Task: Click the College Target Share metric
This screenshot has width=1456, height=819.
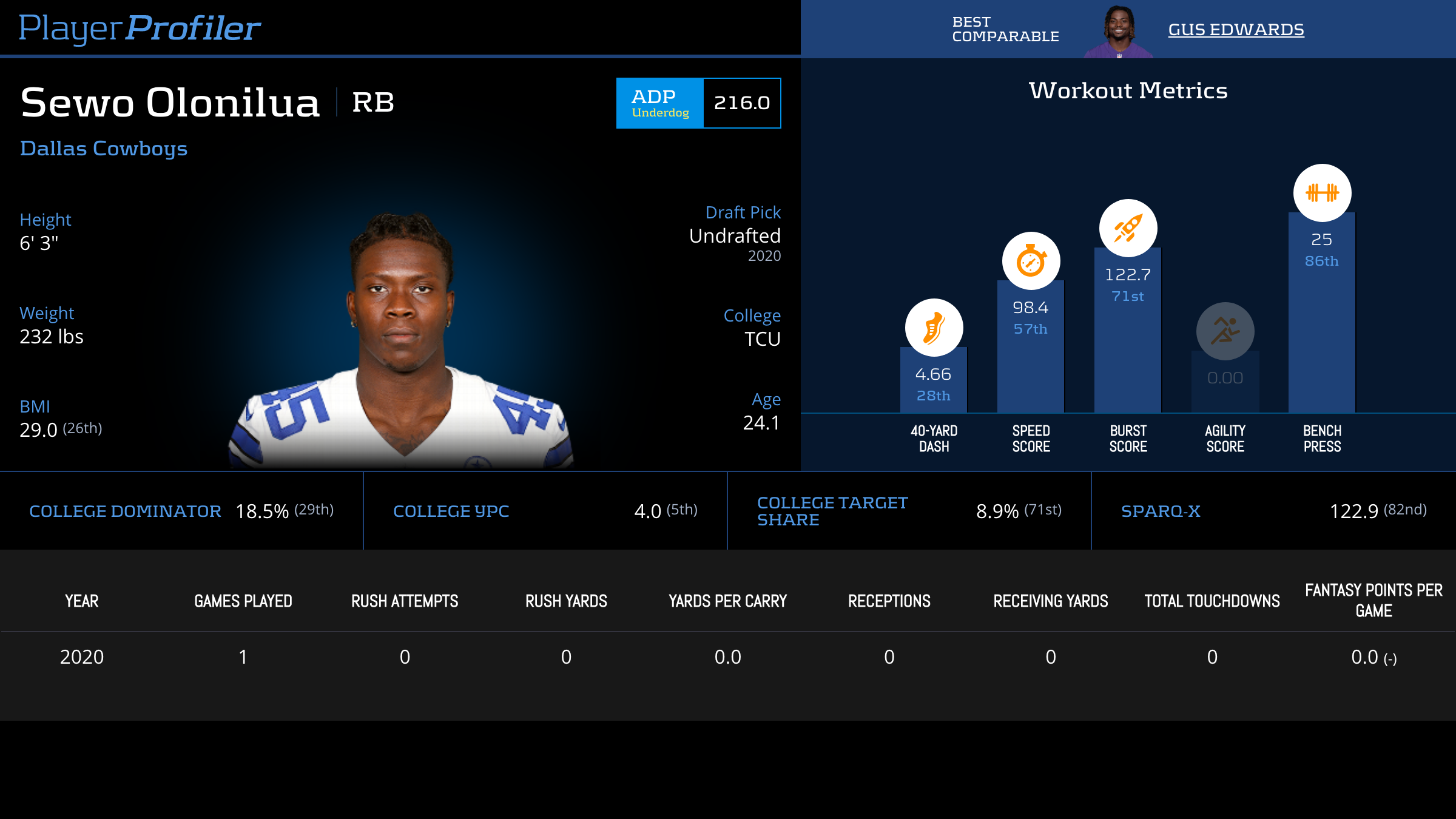Action: click(x=832, y=511)
